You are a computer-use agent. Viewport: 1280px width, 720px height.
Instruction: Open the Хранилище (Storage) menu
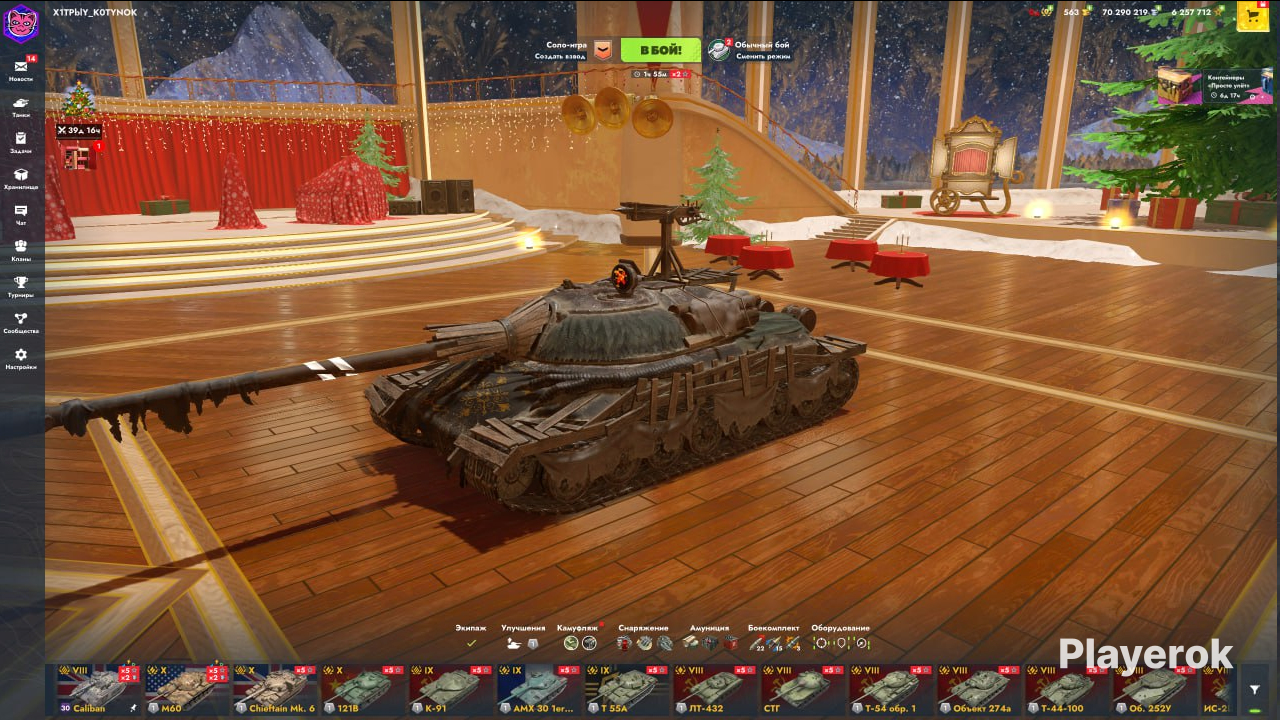click(21, 178)
